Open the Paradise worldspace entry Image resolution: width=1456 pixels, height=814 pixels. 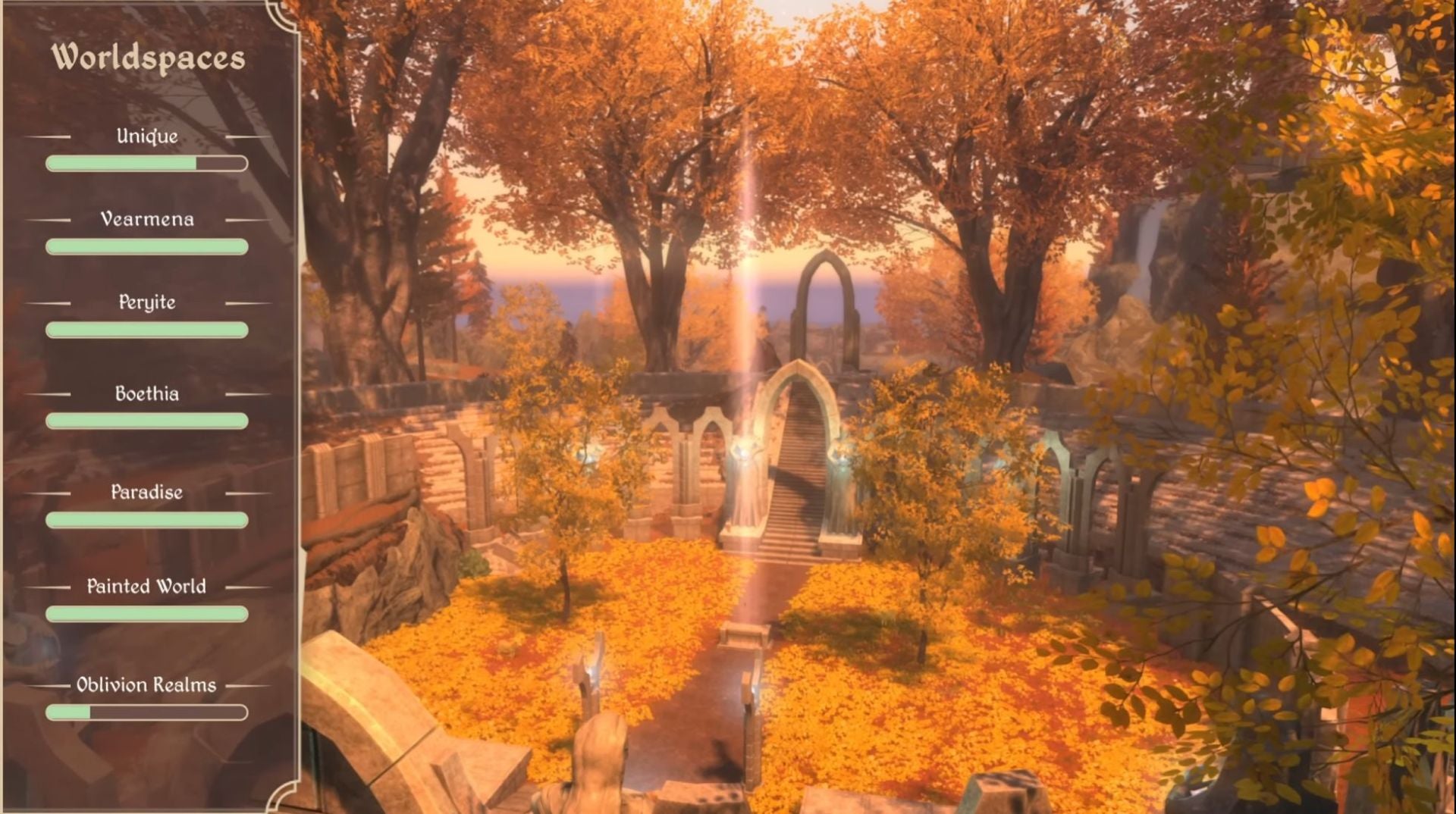146,493
